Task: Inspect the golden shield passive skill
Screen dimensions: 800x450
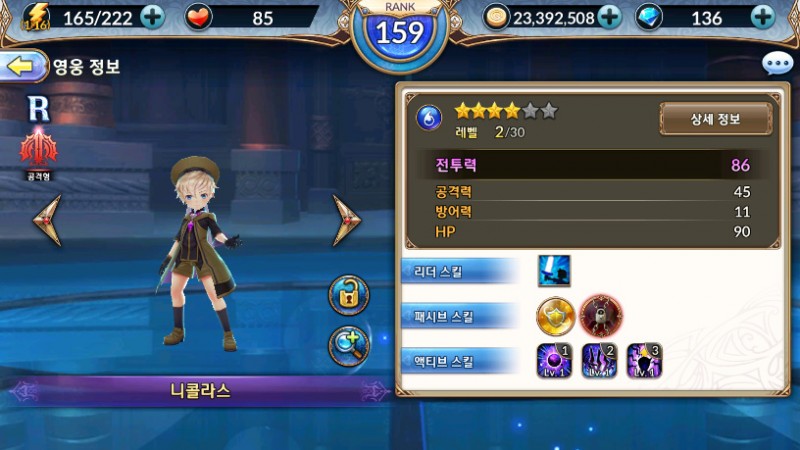Action: pyautogui.click(x=555, y=316)
